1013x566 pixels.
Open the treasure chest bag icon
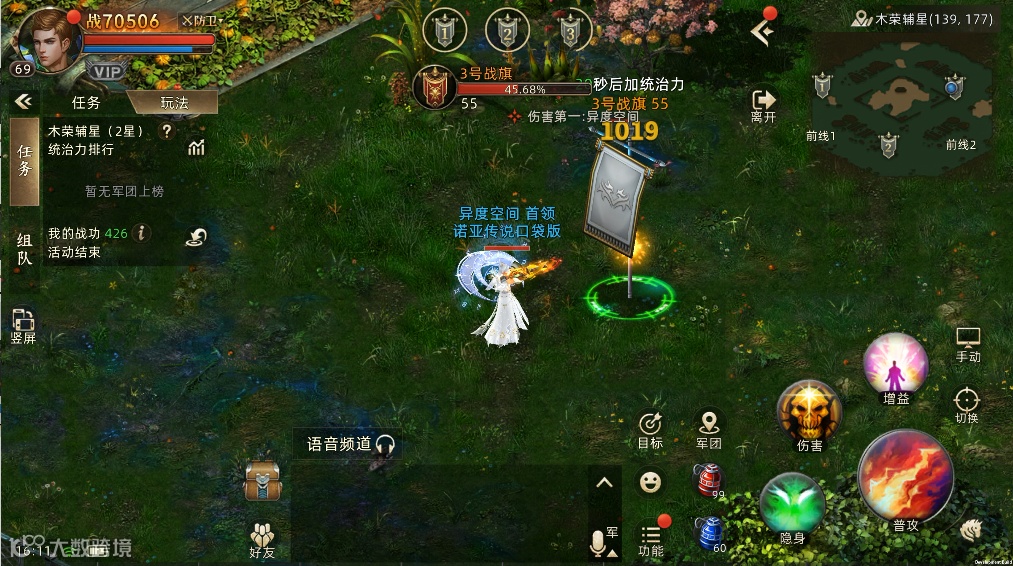[262, 481]
